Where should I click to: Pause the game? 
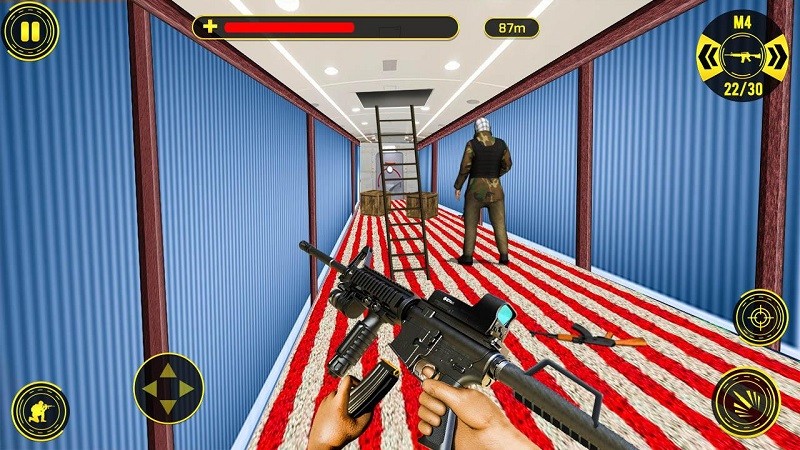[x=31, y=32]
